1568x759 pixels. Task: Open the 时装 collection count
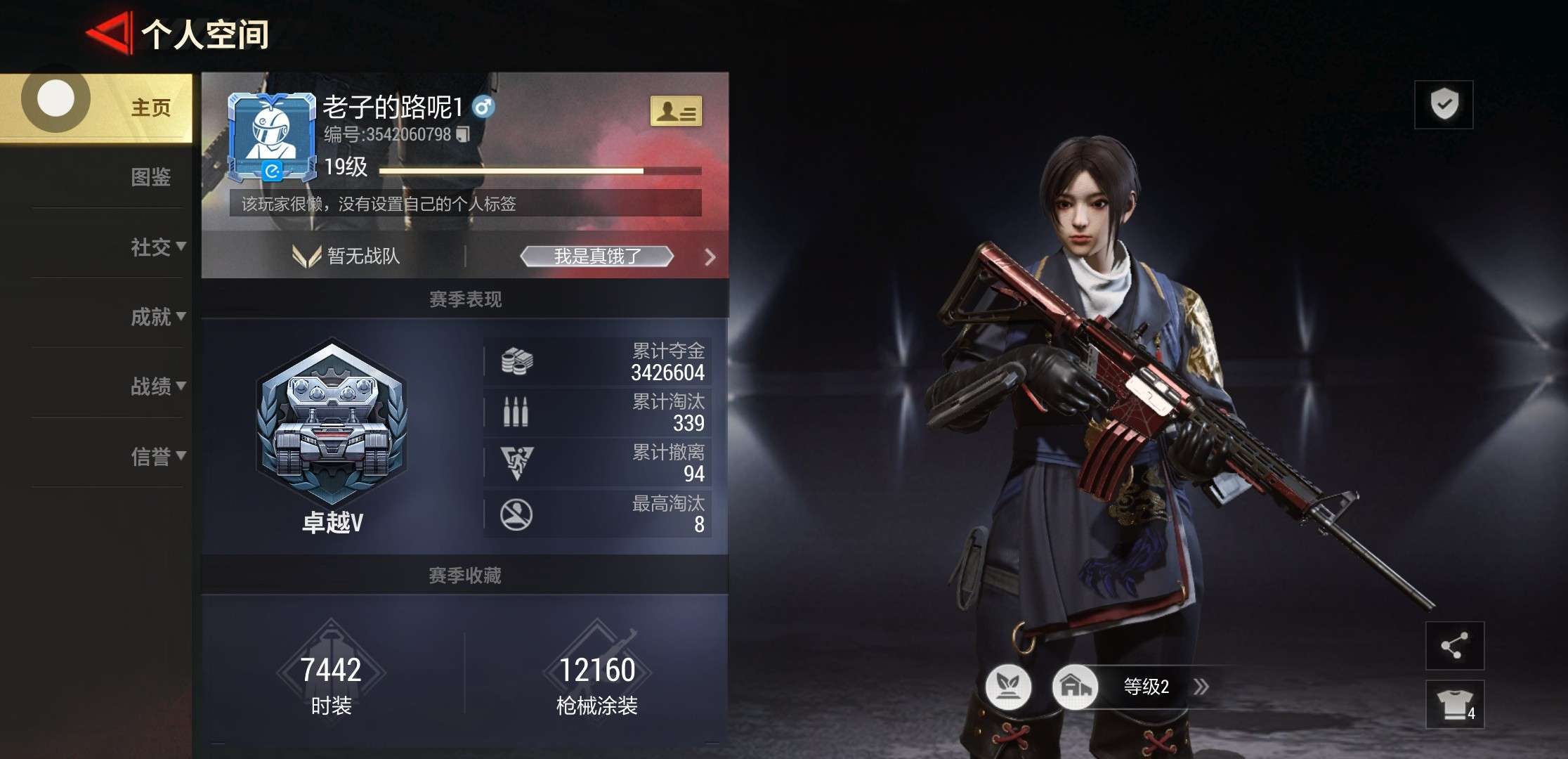331,680
